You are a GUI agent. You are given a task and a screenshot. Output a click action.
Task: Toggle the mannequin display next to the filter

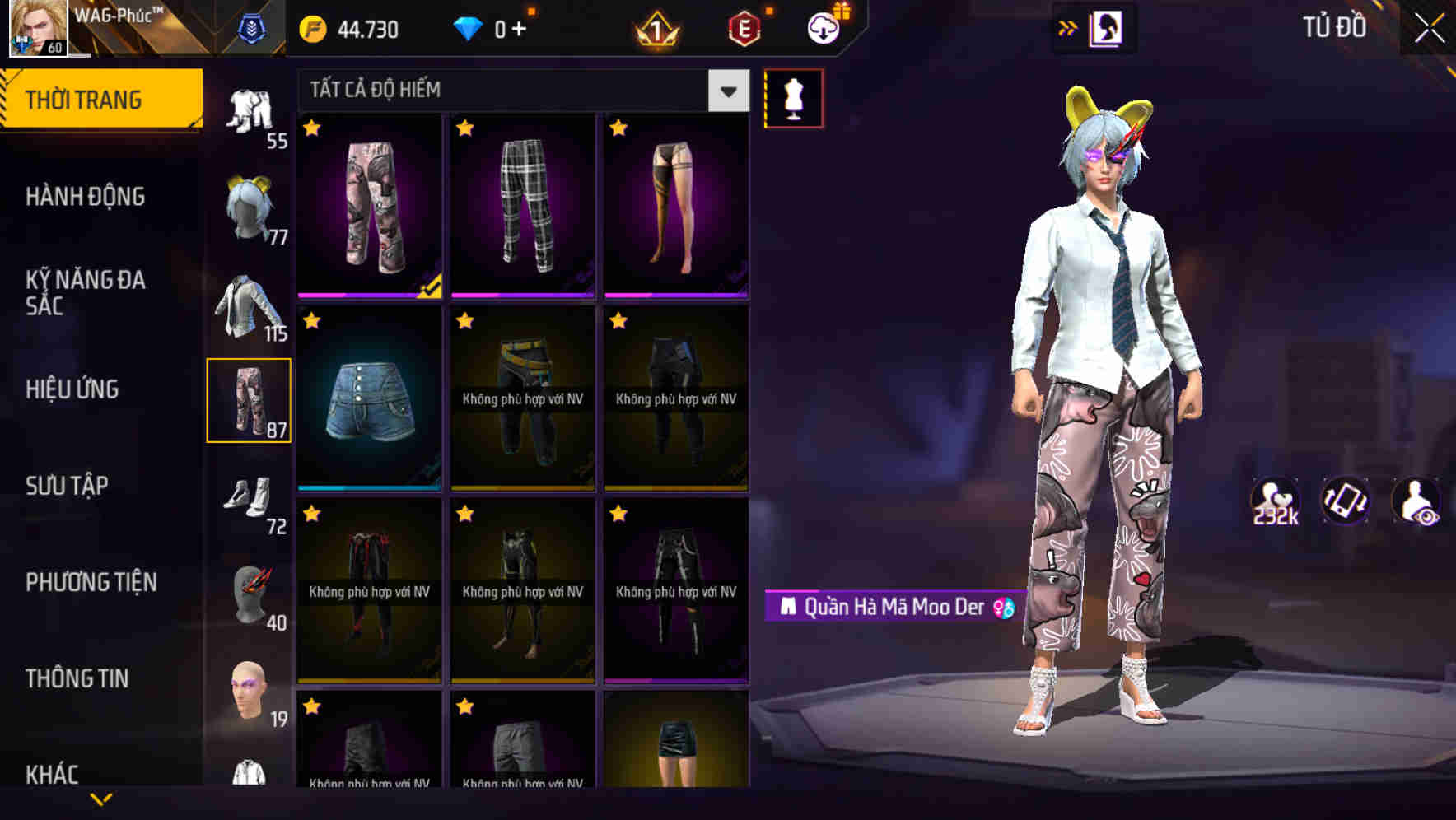pyautogui.click(x=793, y=97)
